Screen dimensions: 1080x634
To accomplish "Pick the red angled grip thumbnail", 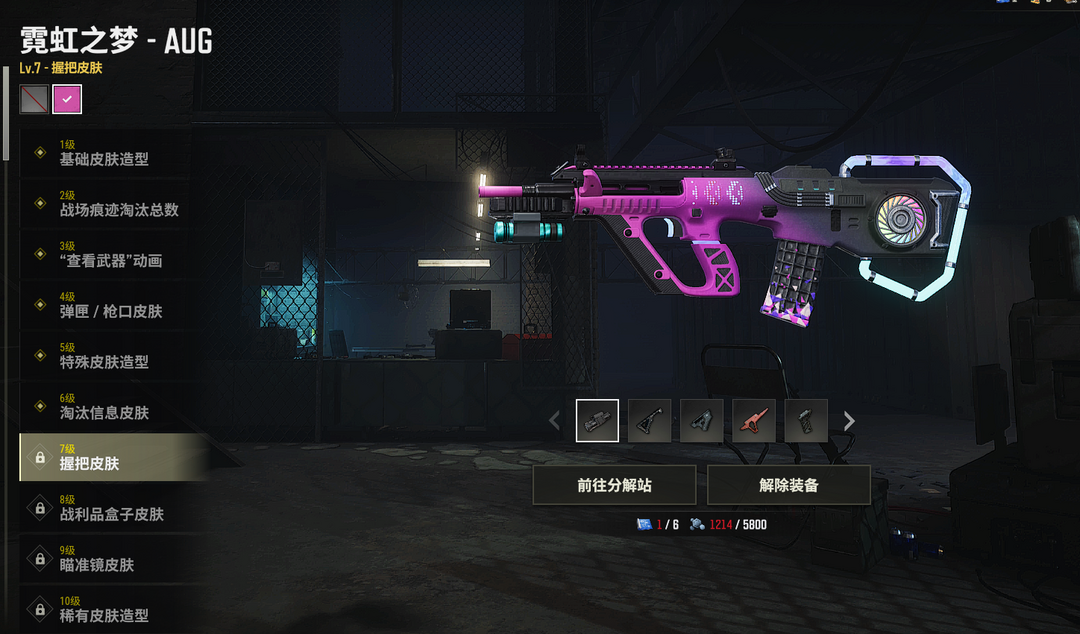I will pos(753,421).
